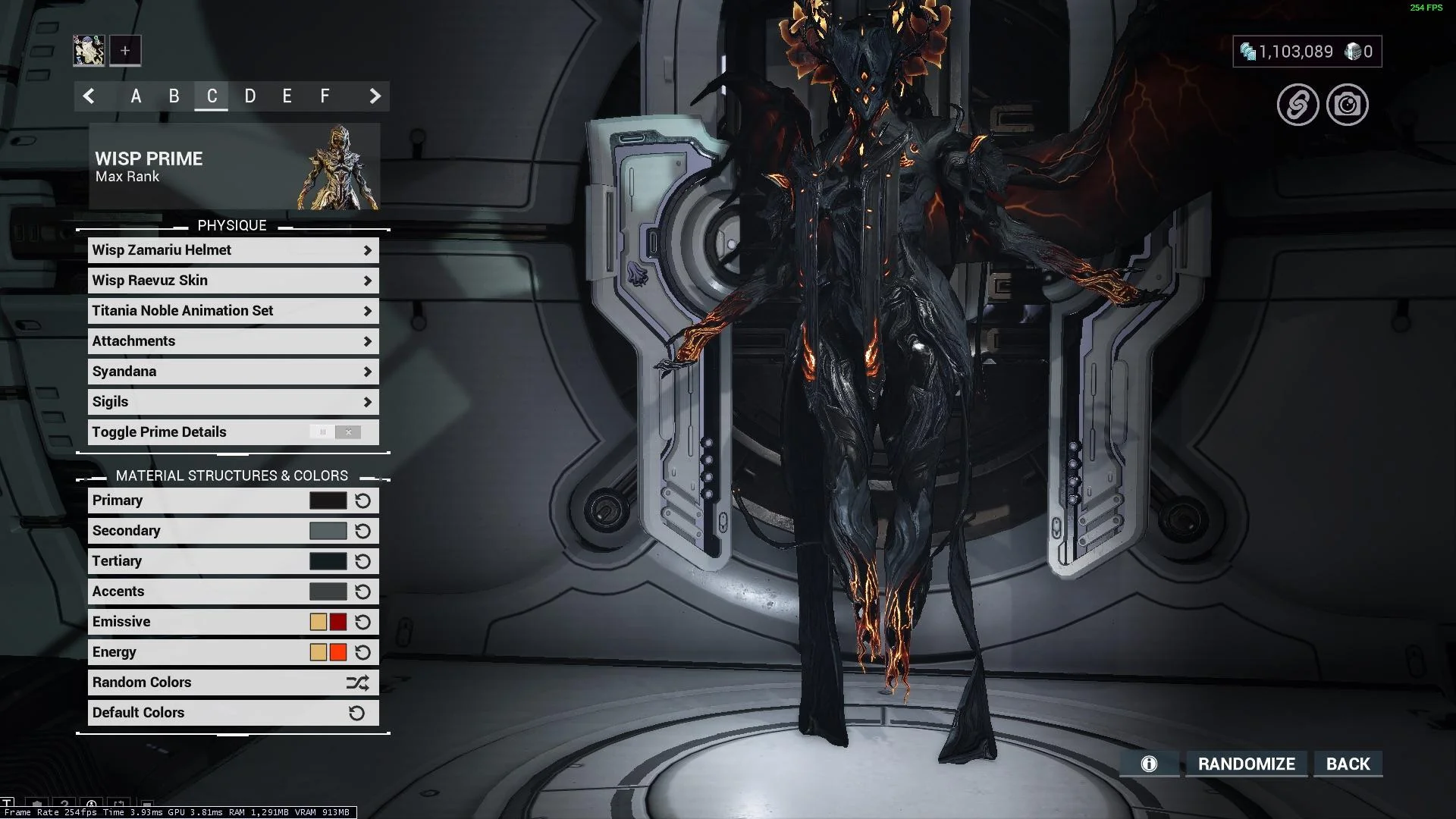This screenshot has width=1456, height=819.
Task: Switch to appearance config tab D
Action: 249,96
